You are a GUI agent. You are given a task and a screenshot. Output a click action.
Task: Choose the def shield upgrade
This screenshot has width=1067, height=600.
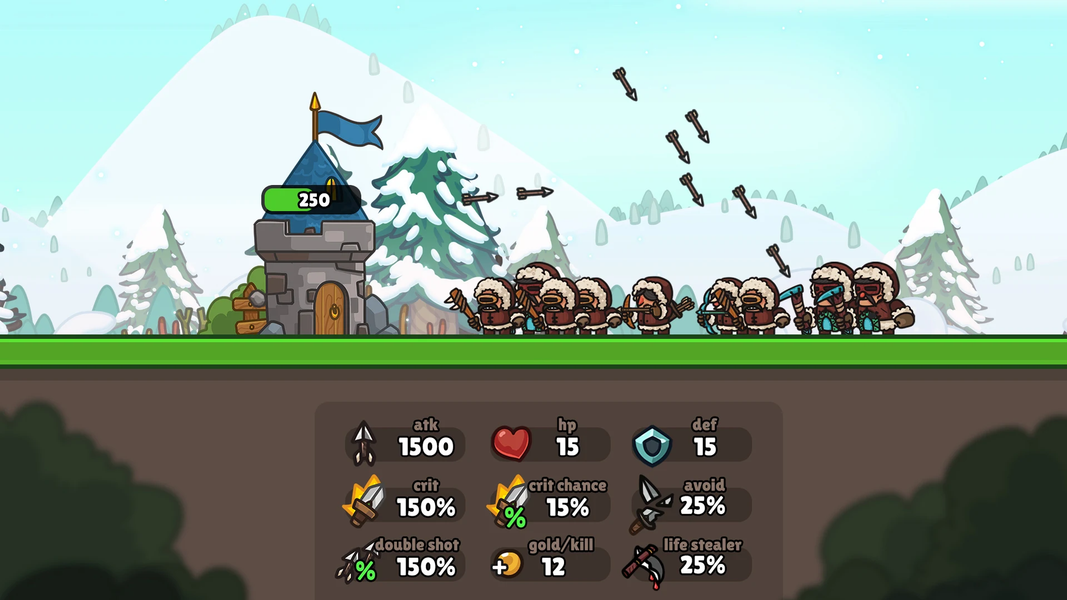click(x=692, y=444)
